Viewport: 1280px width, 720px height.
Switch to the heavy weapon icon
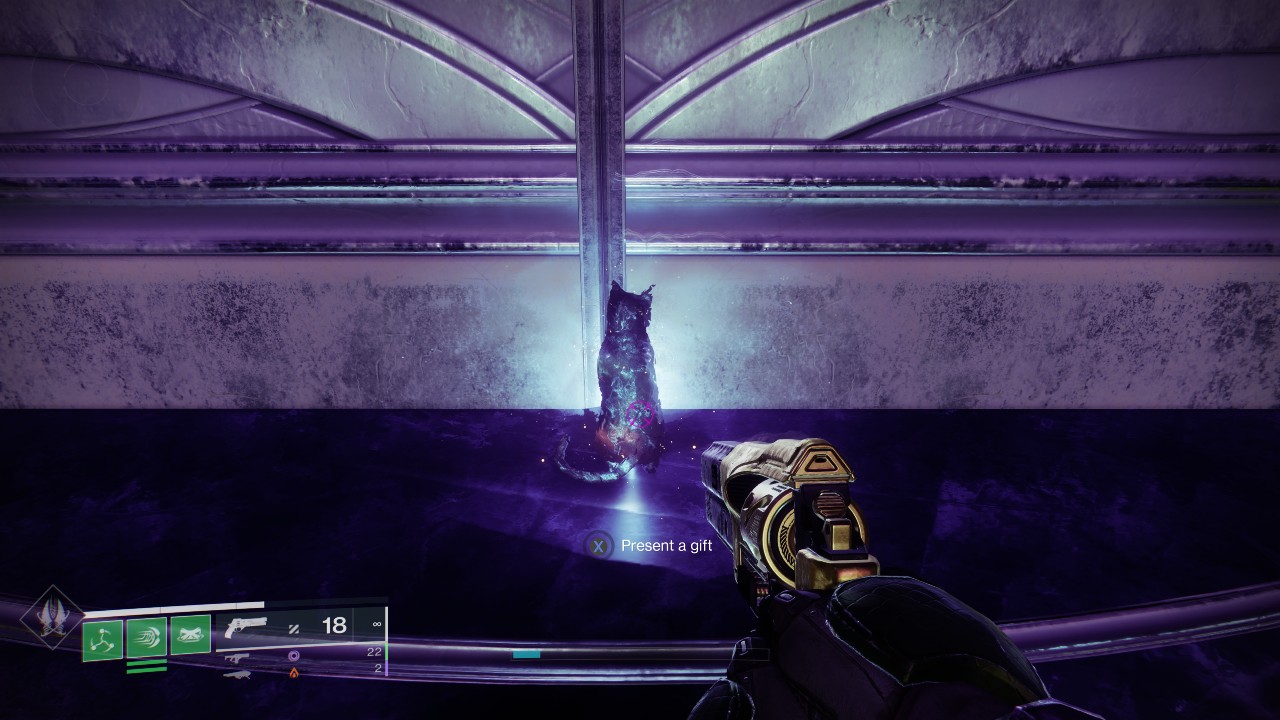point(235,674)
